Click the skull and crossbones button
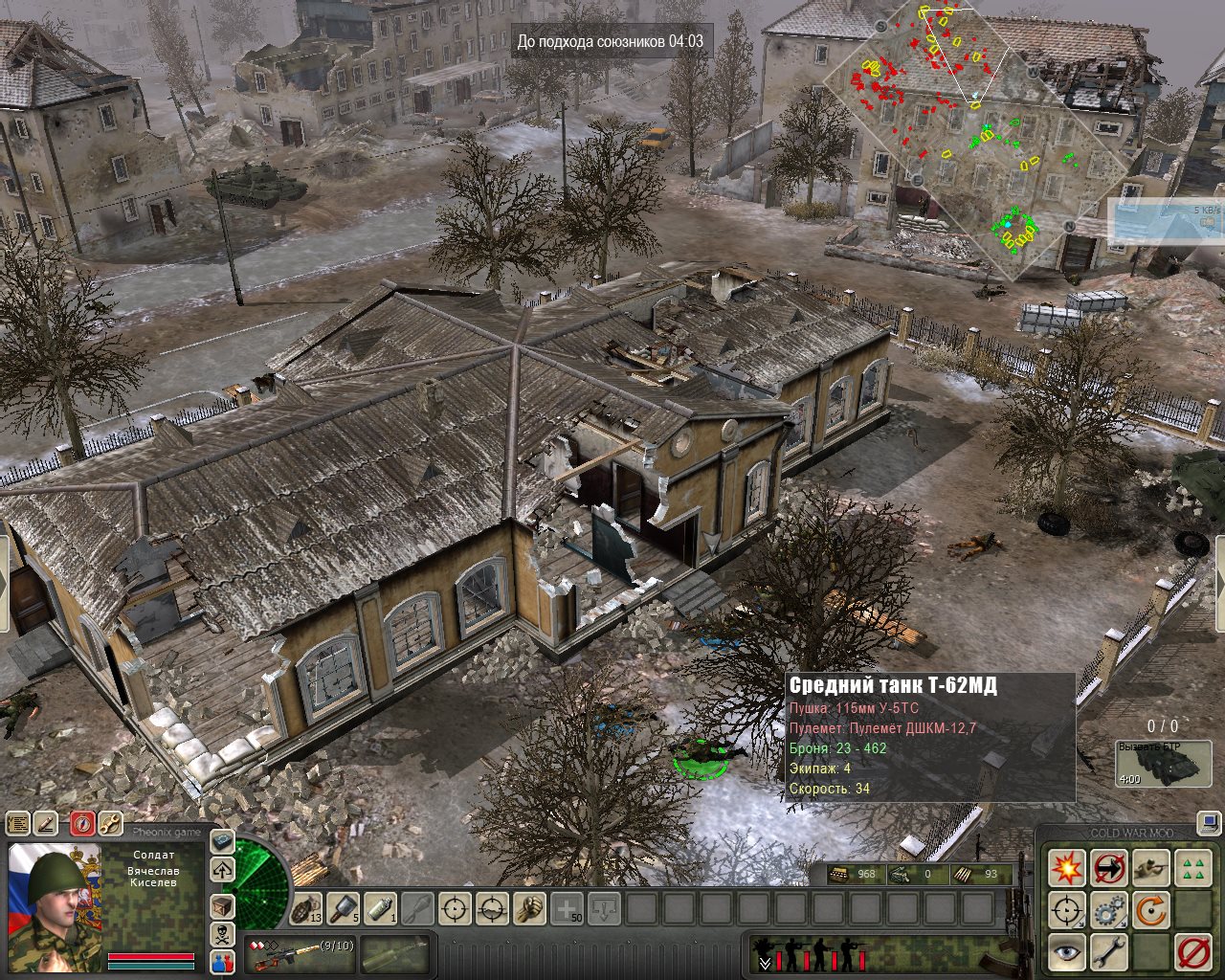Image resolution: width=1225 pixels, height=980 pixels. (222, 934)
